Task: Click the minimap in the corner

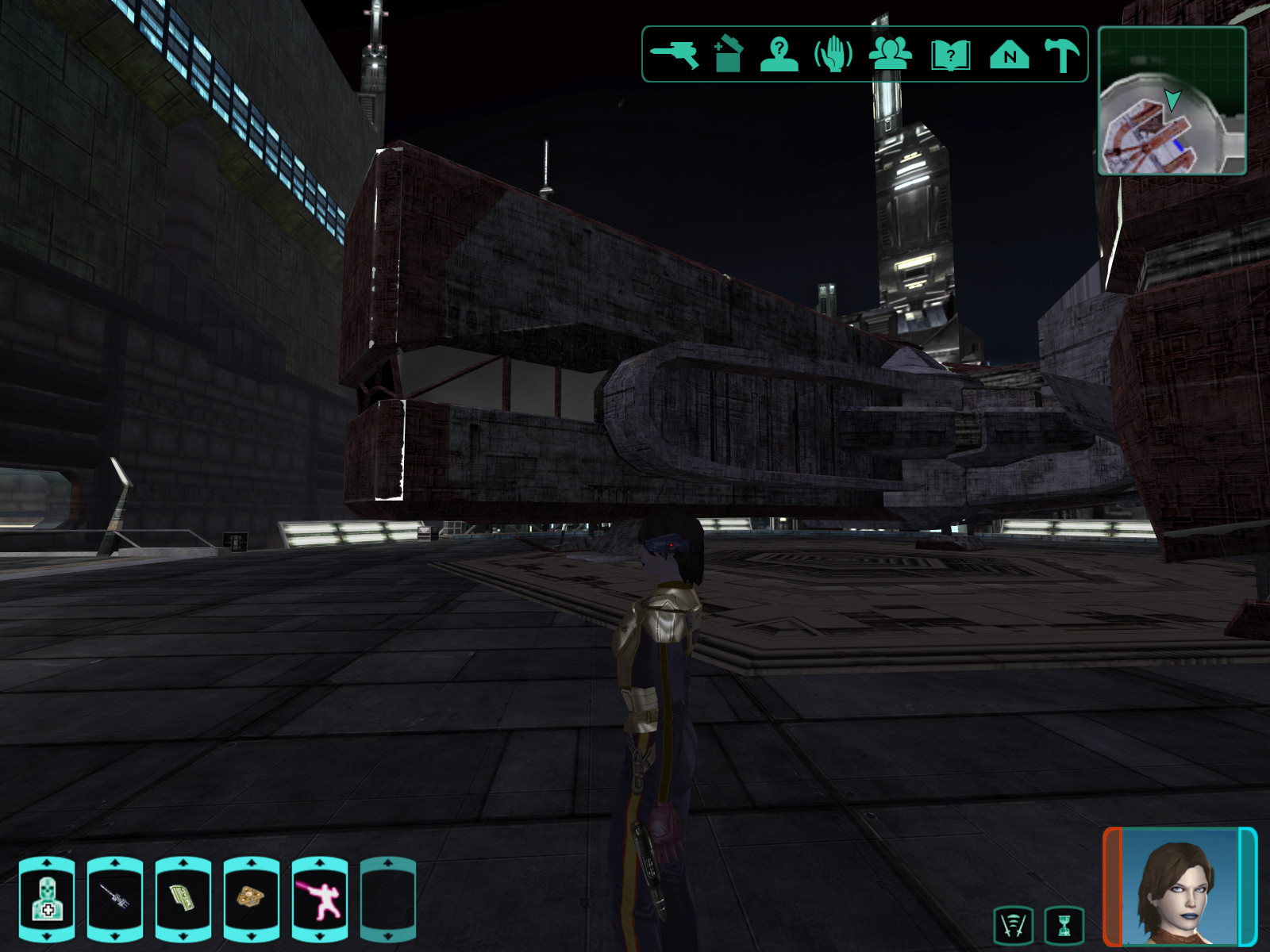Action: click(1172, 101)
